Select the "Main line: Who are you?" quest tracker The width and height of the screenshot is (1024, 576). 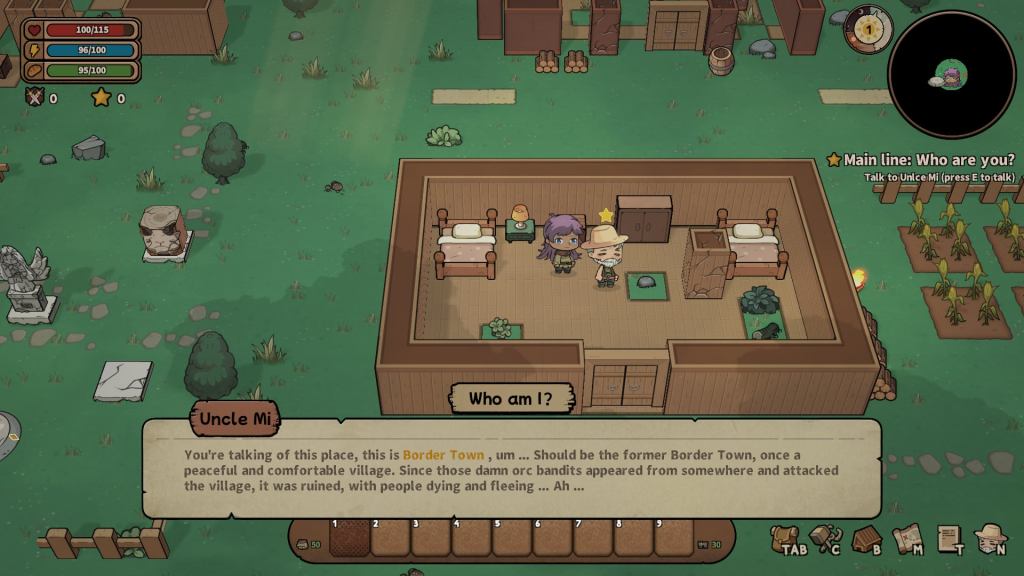[920, 160]
